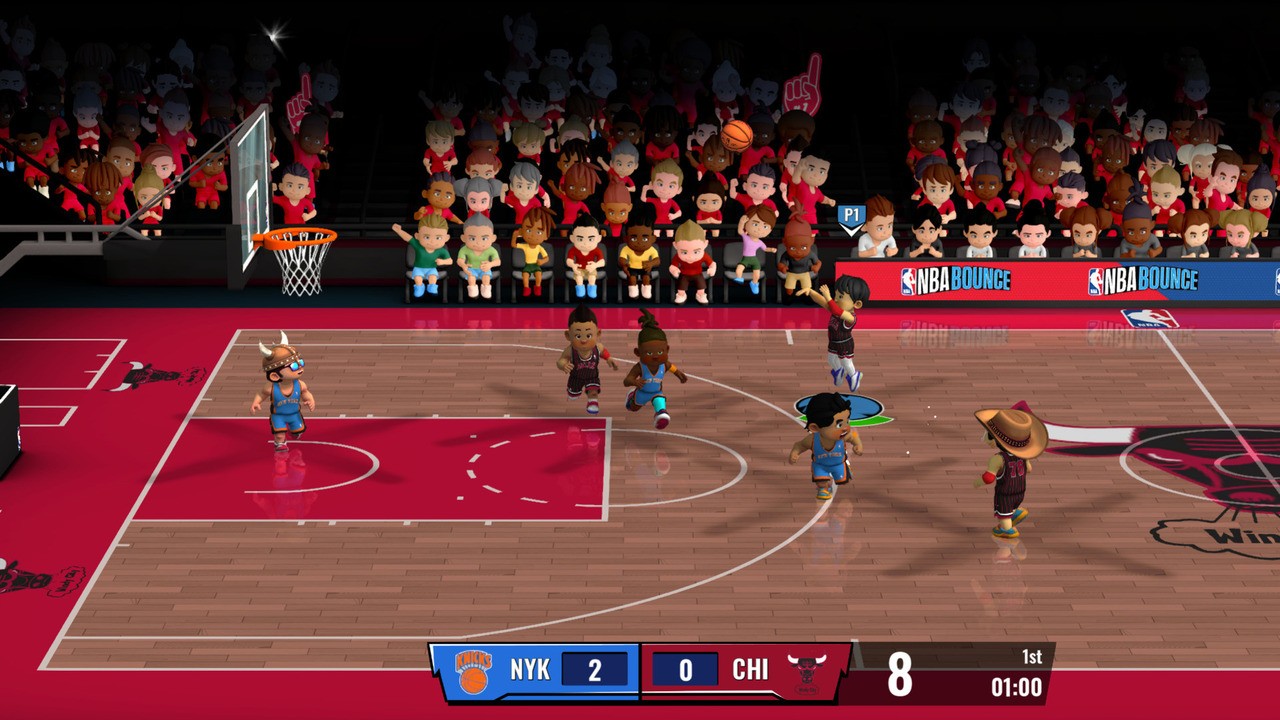Image resolution: width=1280 pixels, height=720 pixels.
Task: Click the Knicks logo on the scoreboard
Action: pyautogui.click(x=473, y=670)
